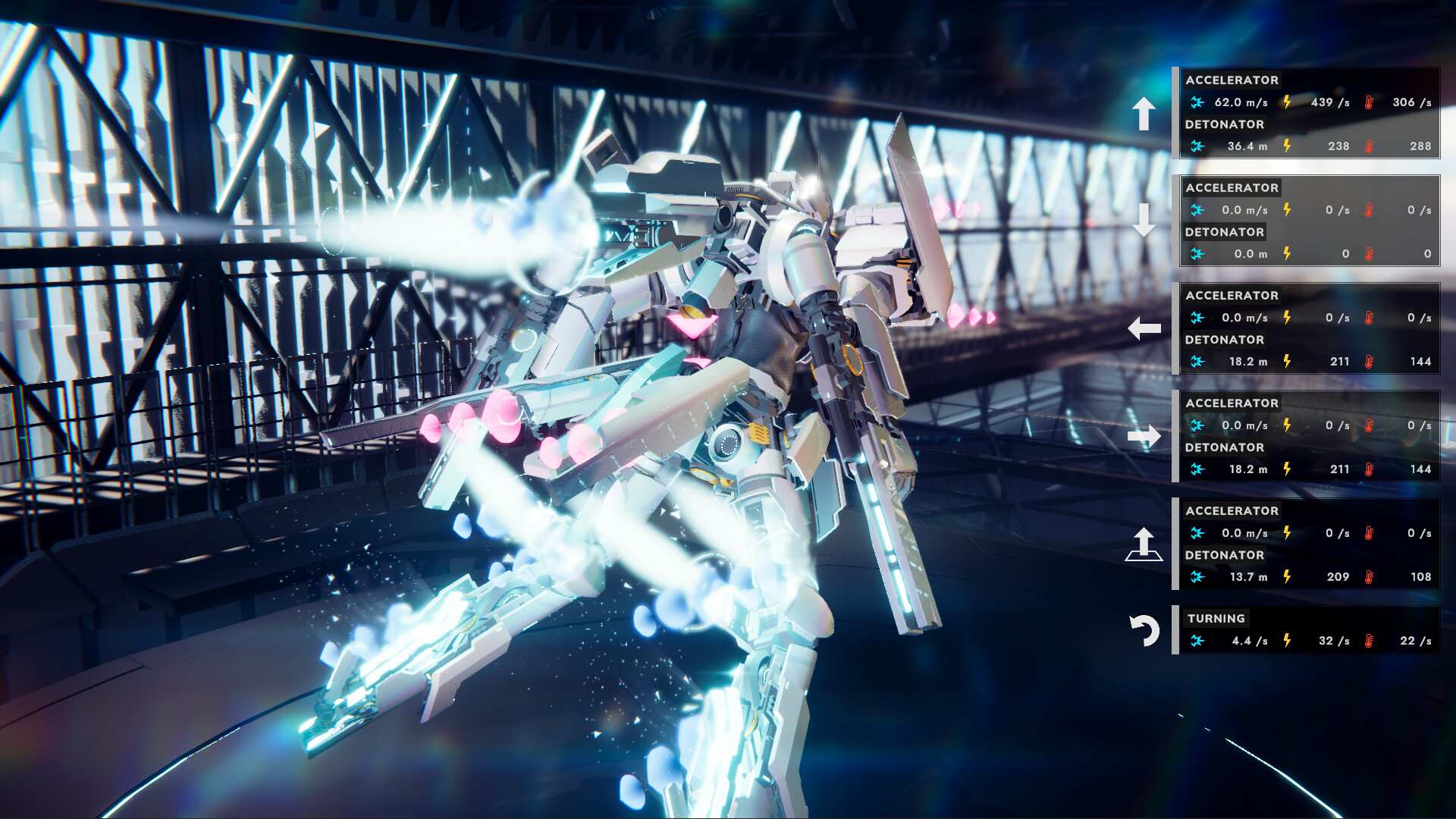The image size is (1456, 819).
Task: Open the vertical lift-off stats panel
Action: click(x=1307, y=544)
